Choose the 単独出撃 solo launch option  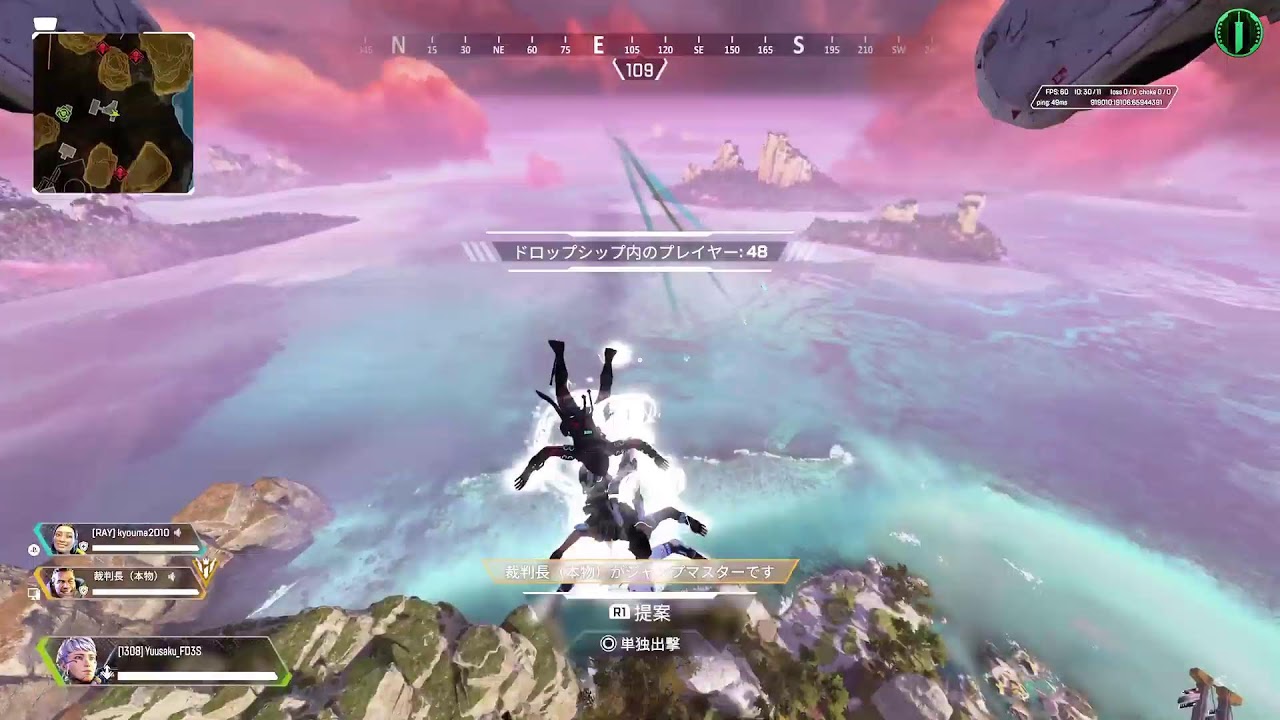pos(640,644)
